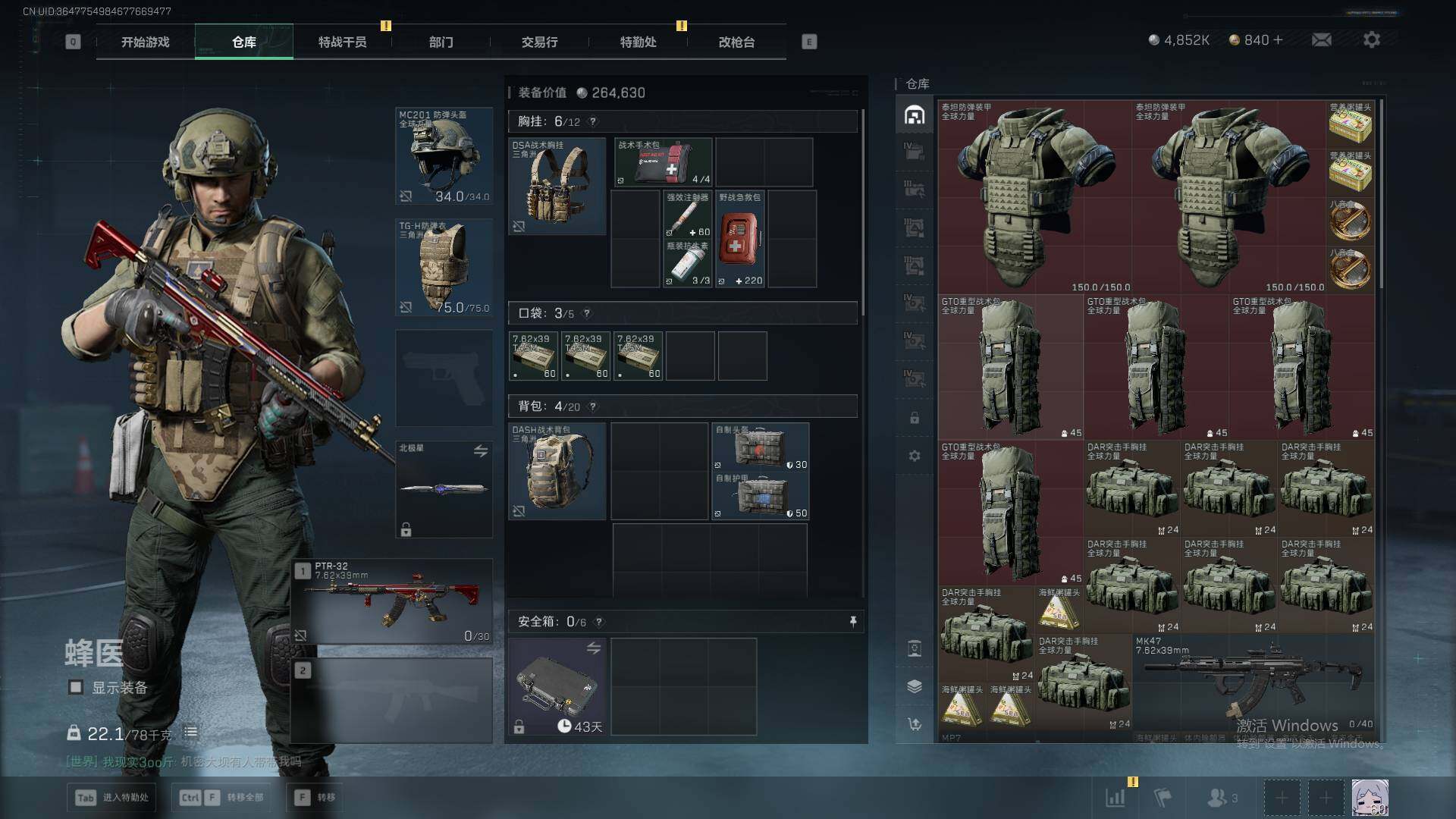Select the TG-H body armor slot
Image resolution: width=1456 pixels, height=819 pixels.
pos(444,267)
